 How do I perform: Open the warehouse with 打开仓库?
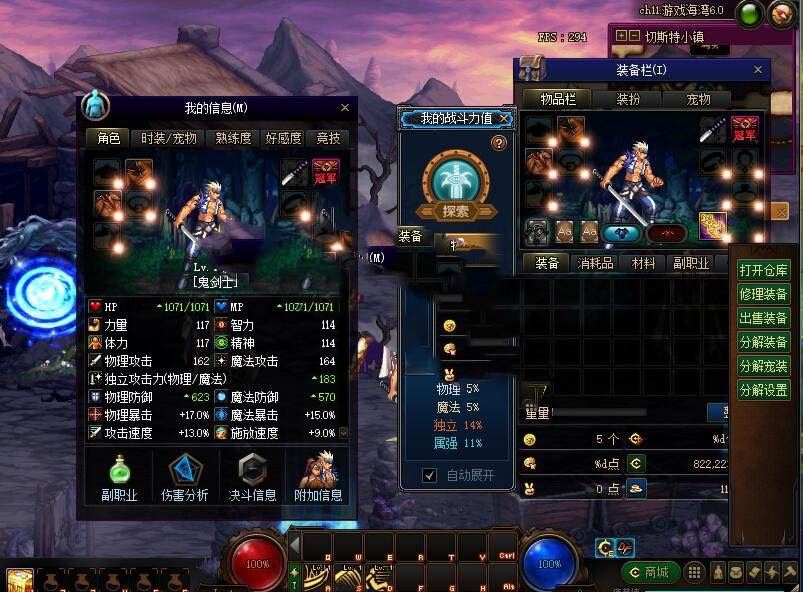click(x=763, y=270)
